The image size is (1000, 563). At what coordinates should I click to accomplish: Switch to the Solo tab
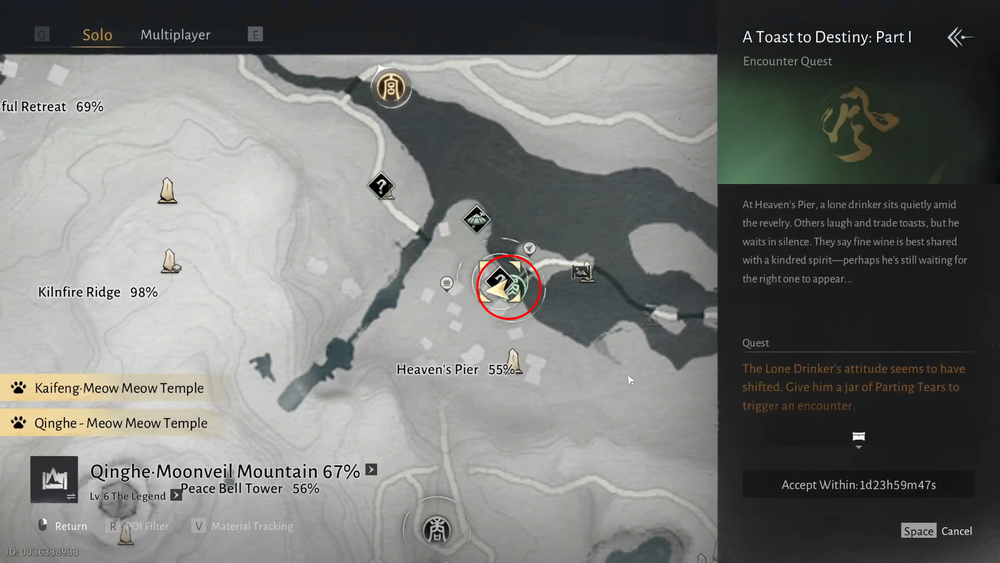tap(97, 35)
